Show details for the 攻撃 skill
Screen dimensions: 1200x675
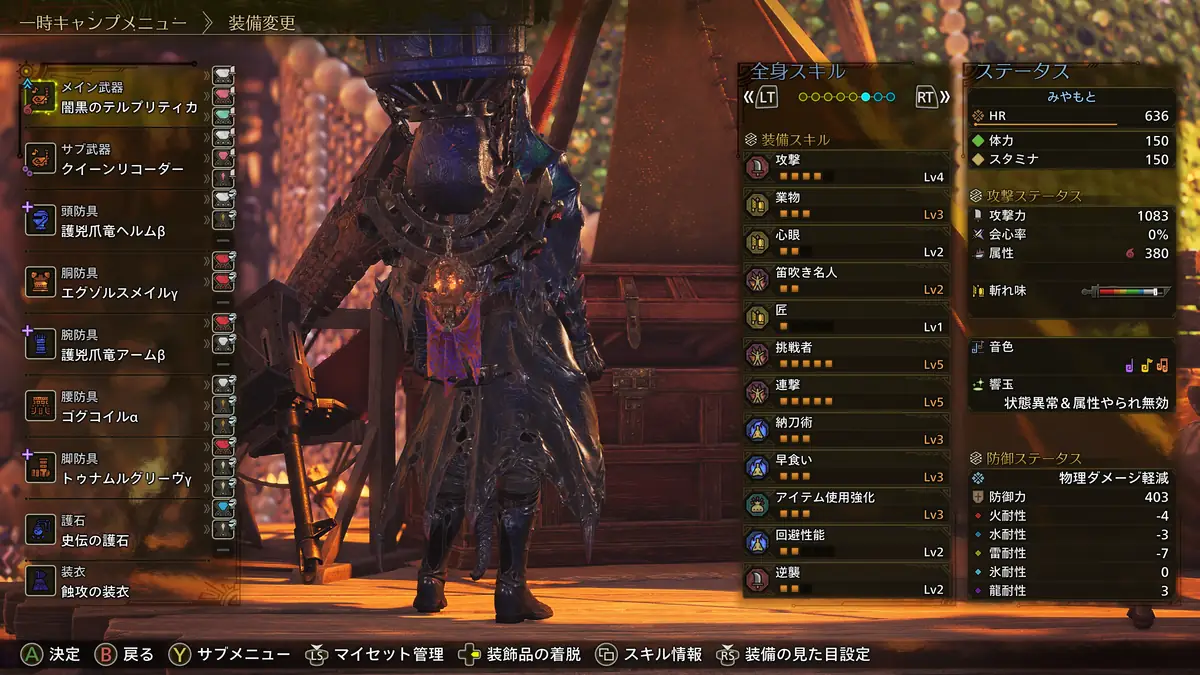(845, 167)
